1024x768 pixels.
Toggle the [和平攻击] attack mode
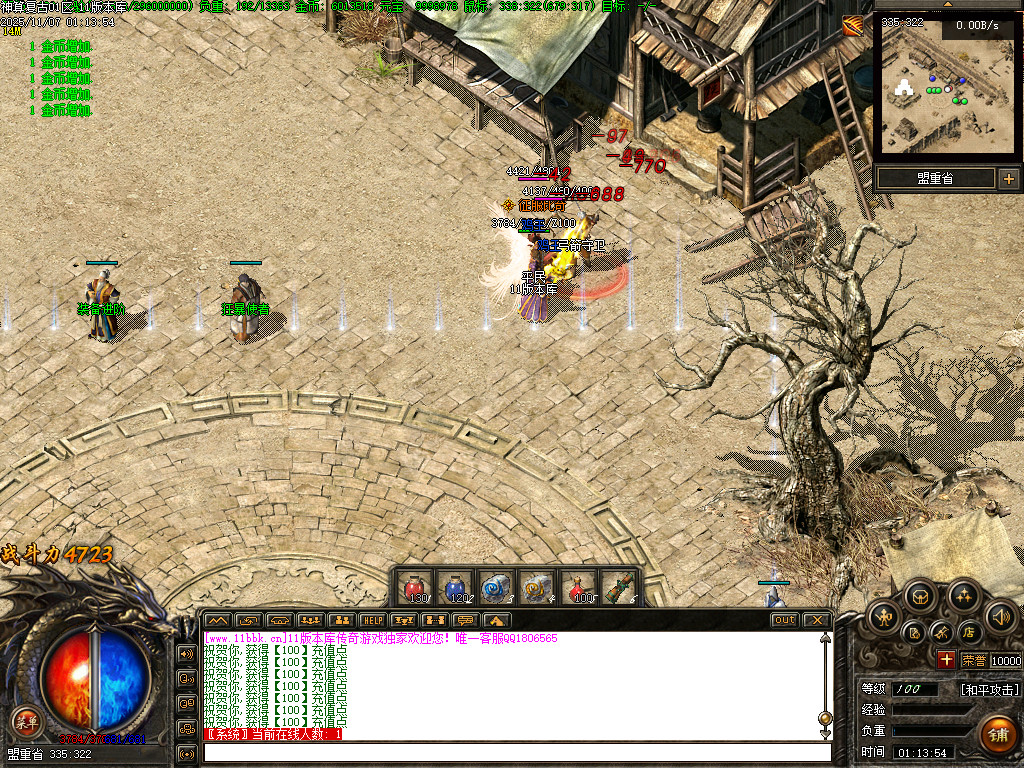[989, 690]
